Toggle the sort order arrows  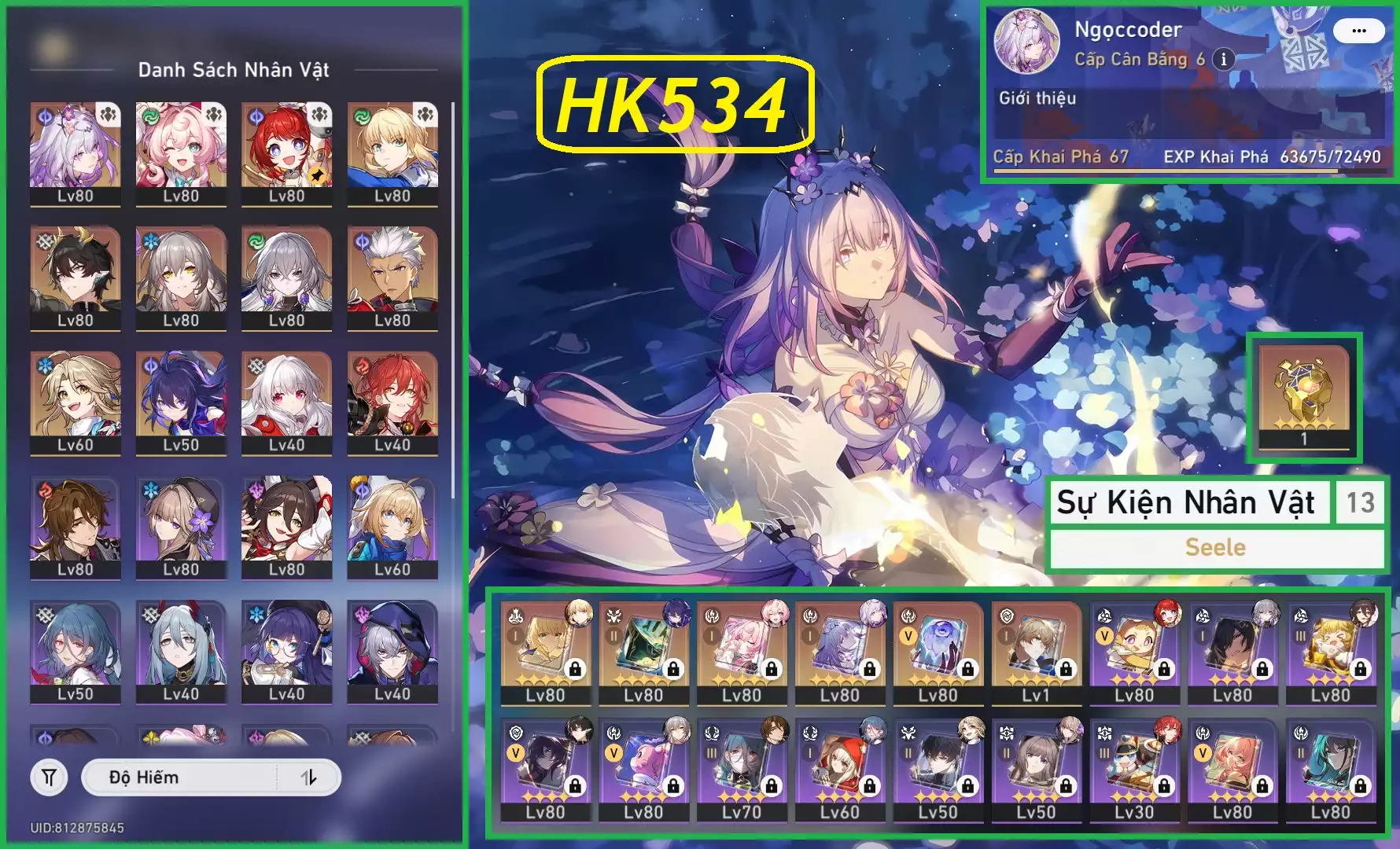click(x=309, y=777)
